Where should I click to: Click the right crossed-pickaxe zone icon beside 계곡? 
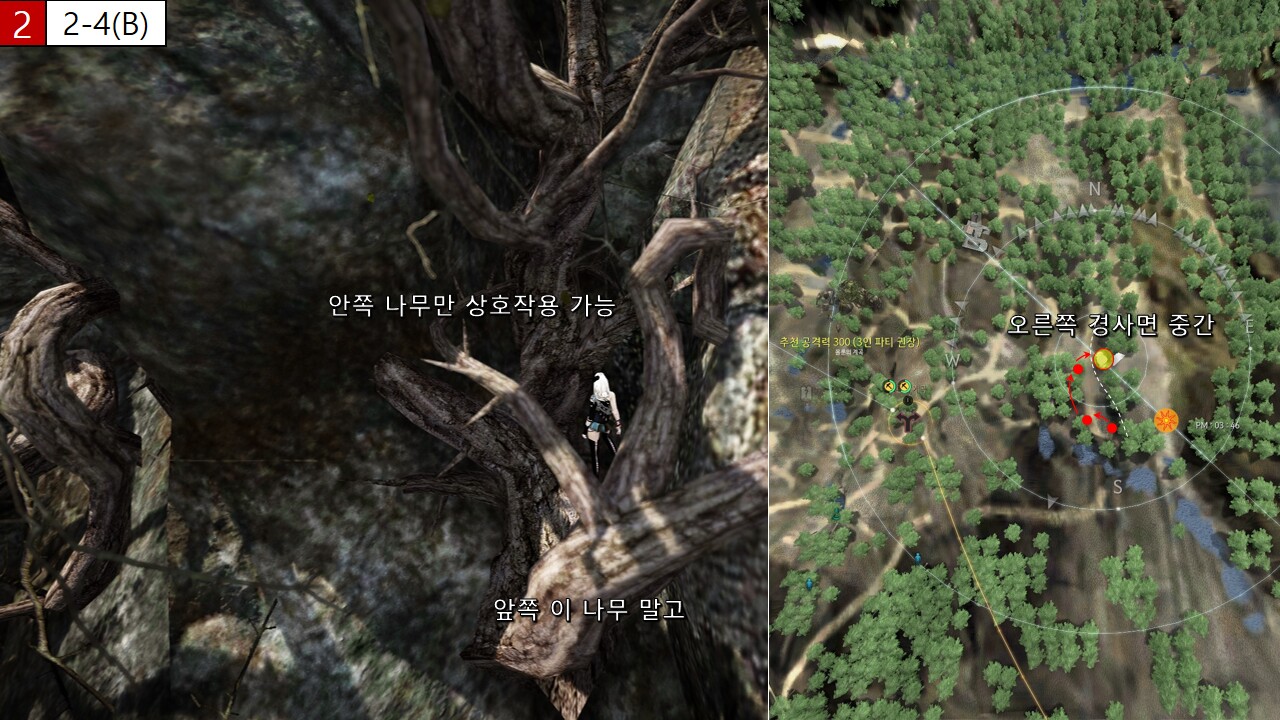coord(904,387)
